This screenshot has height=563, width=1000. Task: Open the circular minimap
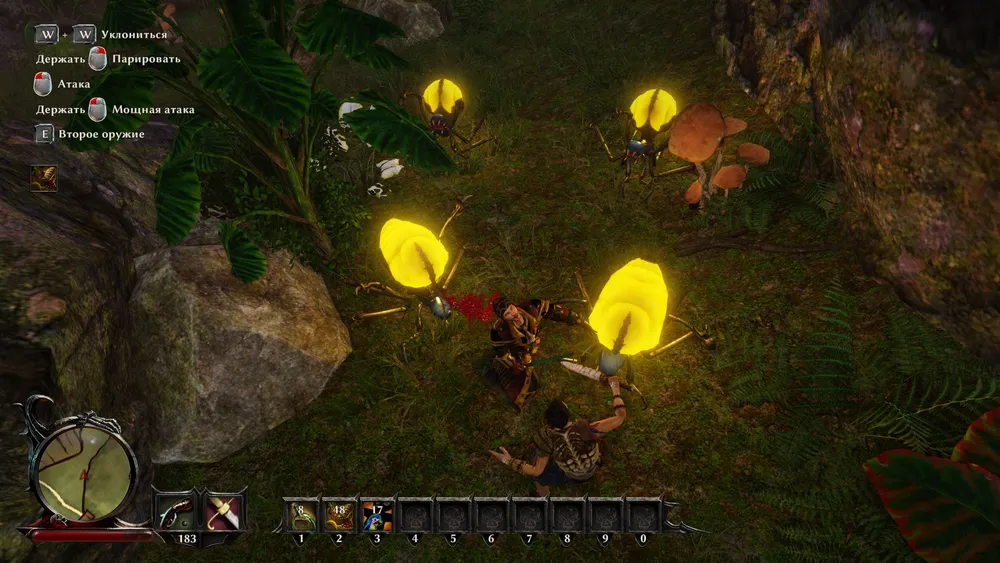84,467
